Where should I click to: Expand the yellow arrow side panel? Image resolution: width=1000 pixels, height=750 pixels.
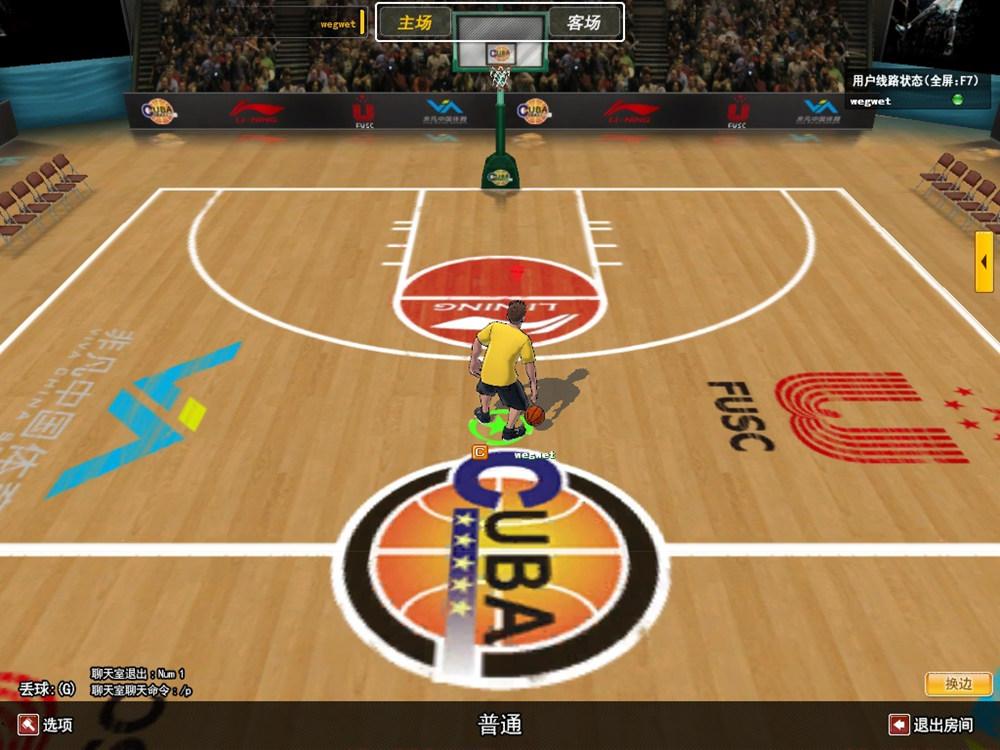click(x=985, y=262)
